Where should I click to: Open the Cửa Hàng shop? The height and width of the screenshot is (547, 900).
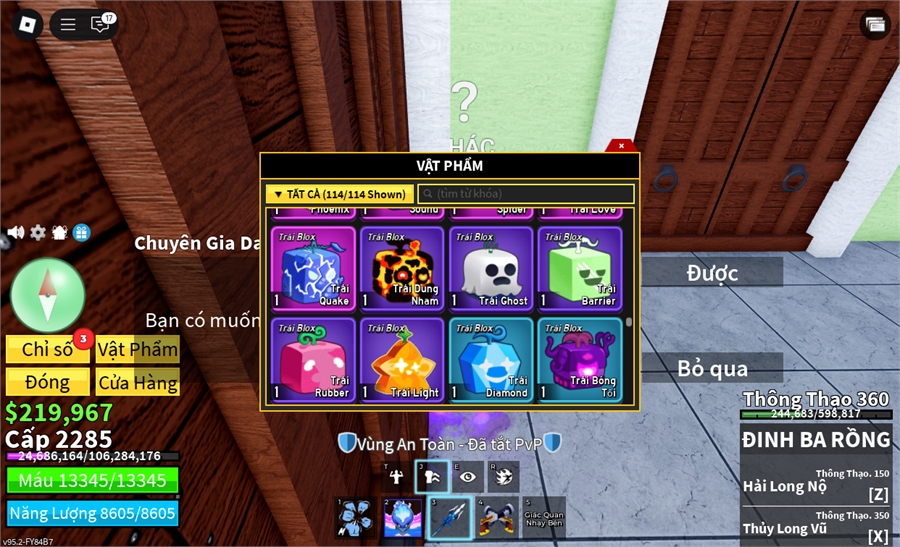point(137,382)
